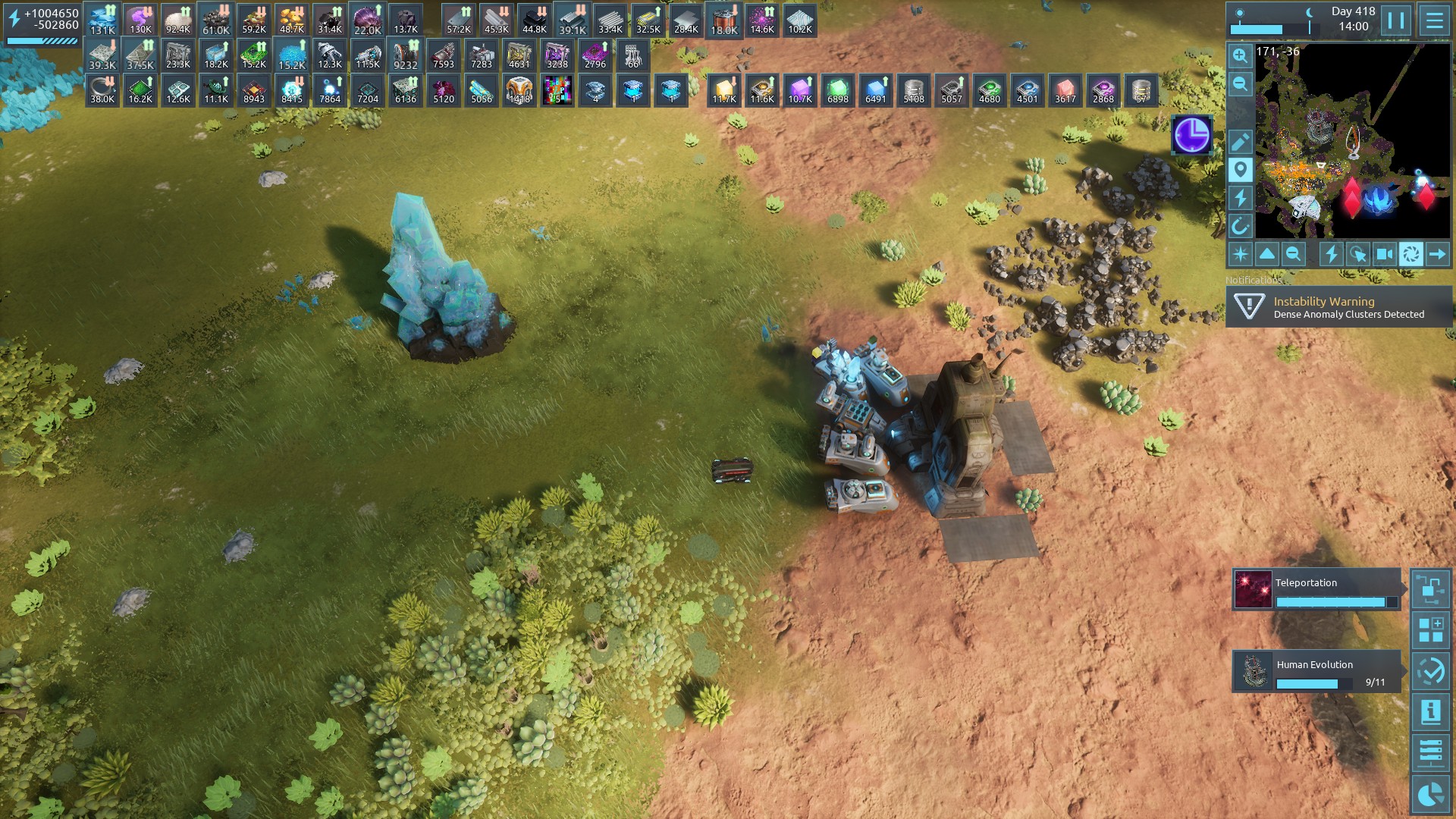1456x819 pixels.
Task: Select the magnet icon beside the minimap
Action: tap(1240, 226)
